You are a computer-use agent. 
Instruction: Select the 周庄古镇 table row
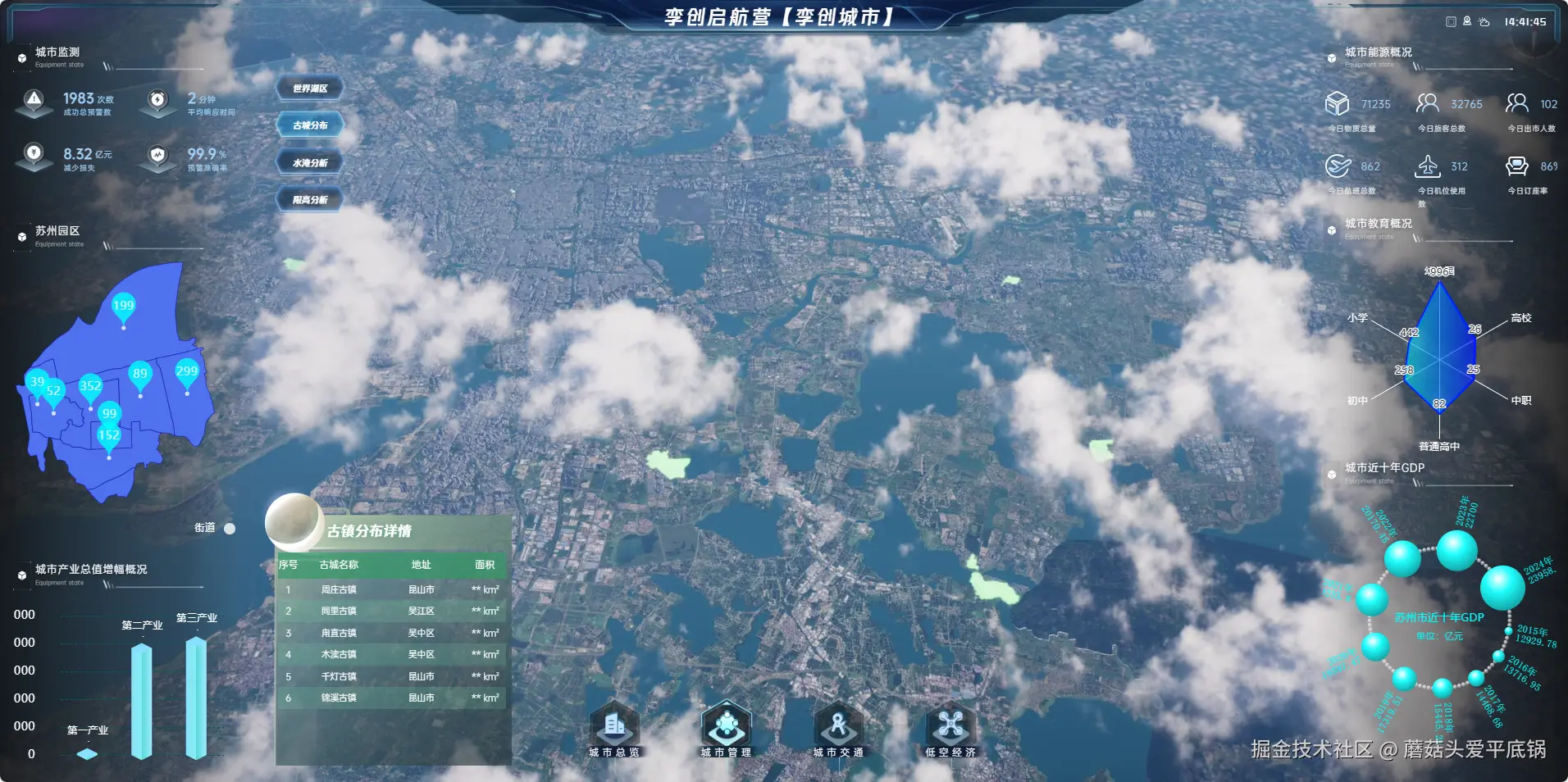(x=393, y=589)
